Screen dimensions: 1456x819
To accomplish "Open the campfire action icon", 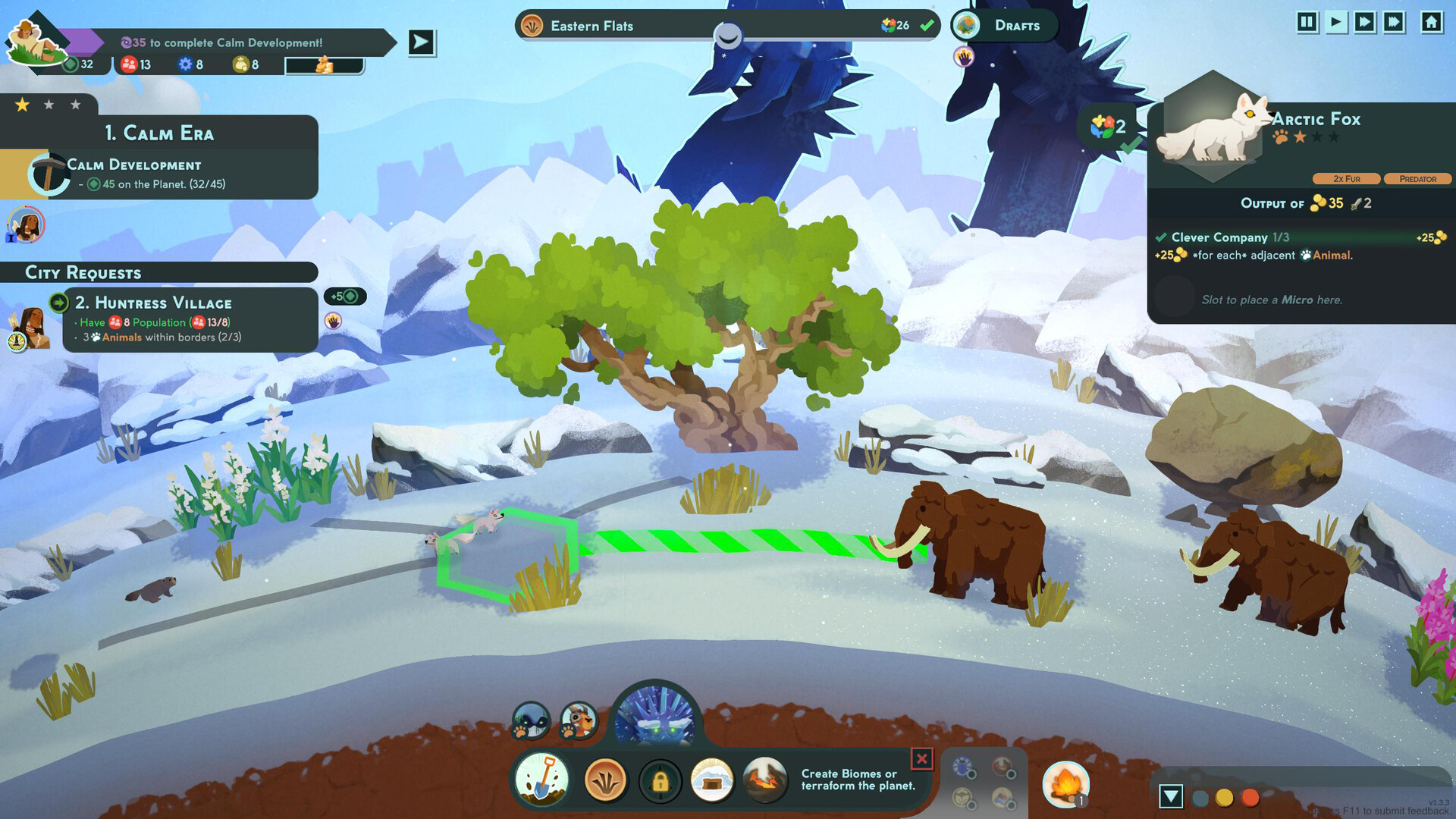I will click(1065, 786).
